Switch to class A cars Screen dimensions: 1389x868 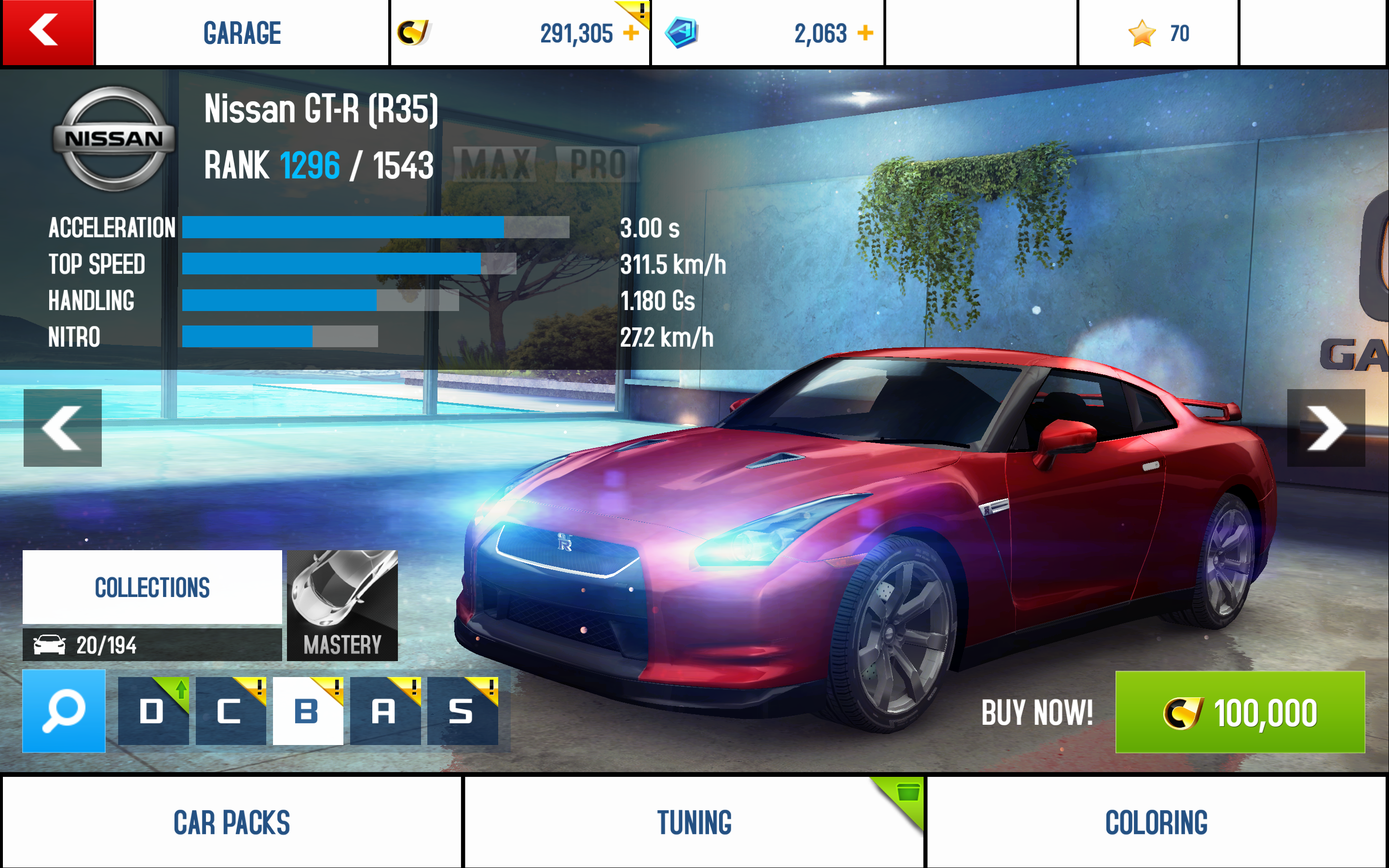384,711
